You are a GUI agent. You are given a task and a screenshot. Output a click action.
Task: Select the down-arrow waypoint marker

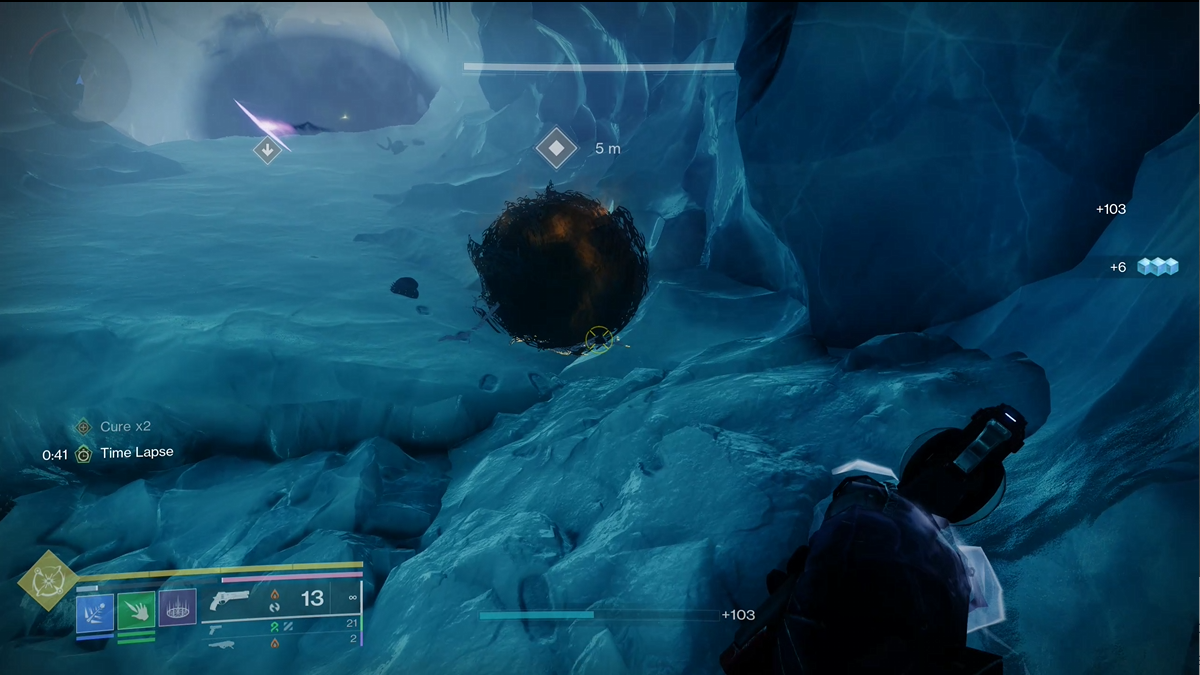click(267, 151)
